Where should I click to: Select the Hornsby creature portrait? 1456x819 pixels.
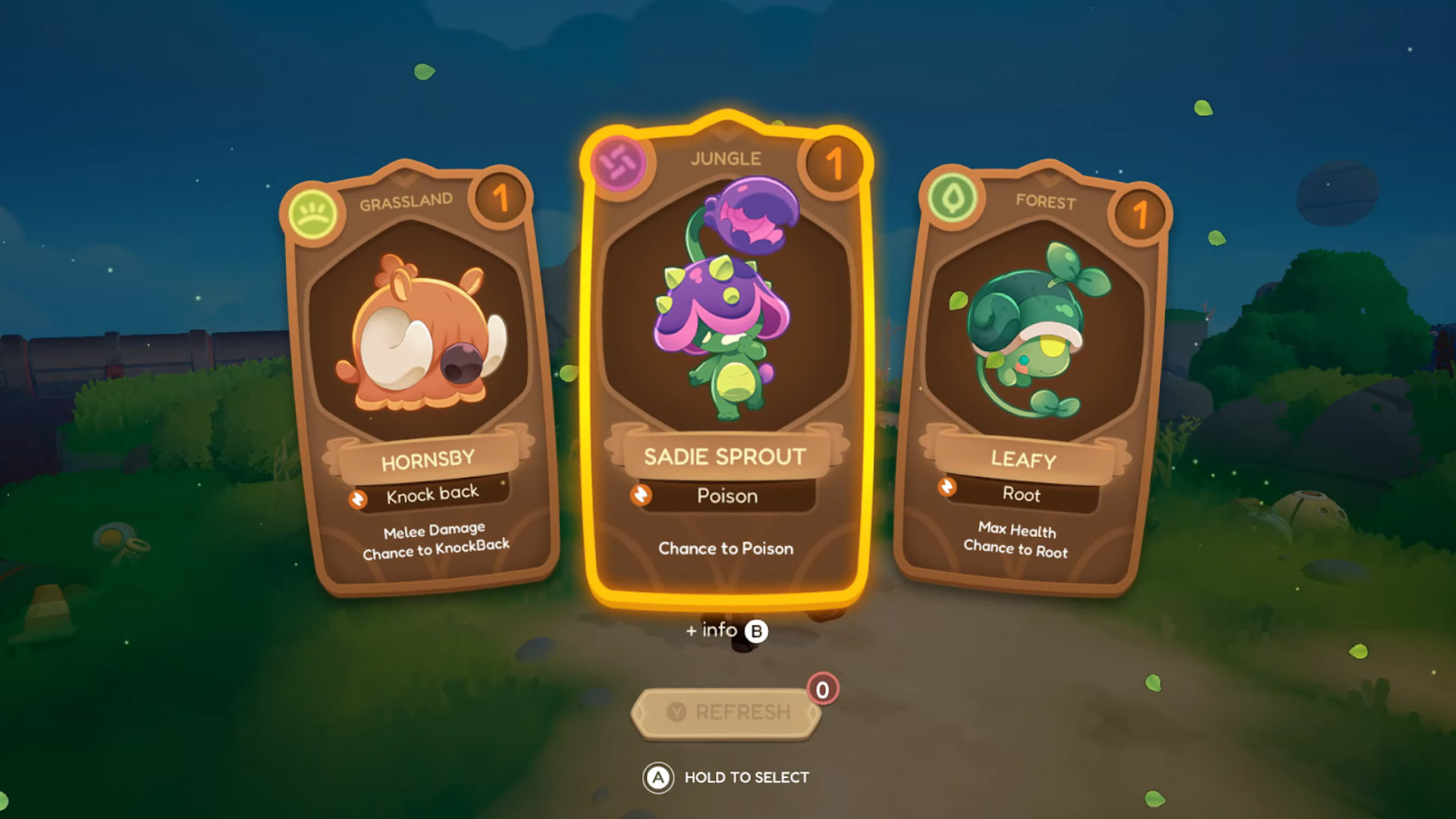(x=422, y=334)
